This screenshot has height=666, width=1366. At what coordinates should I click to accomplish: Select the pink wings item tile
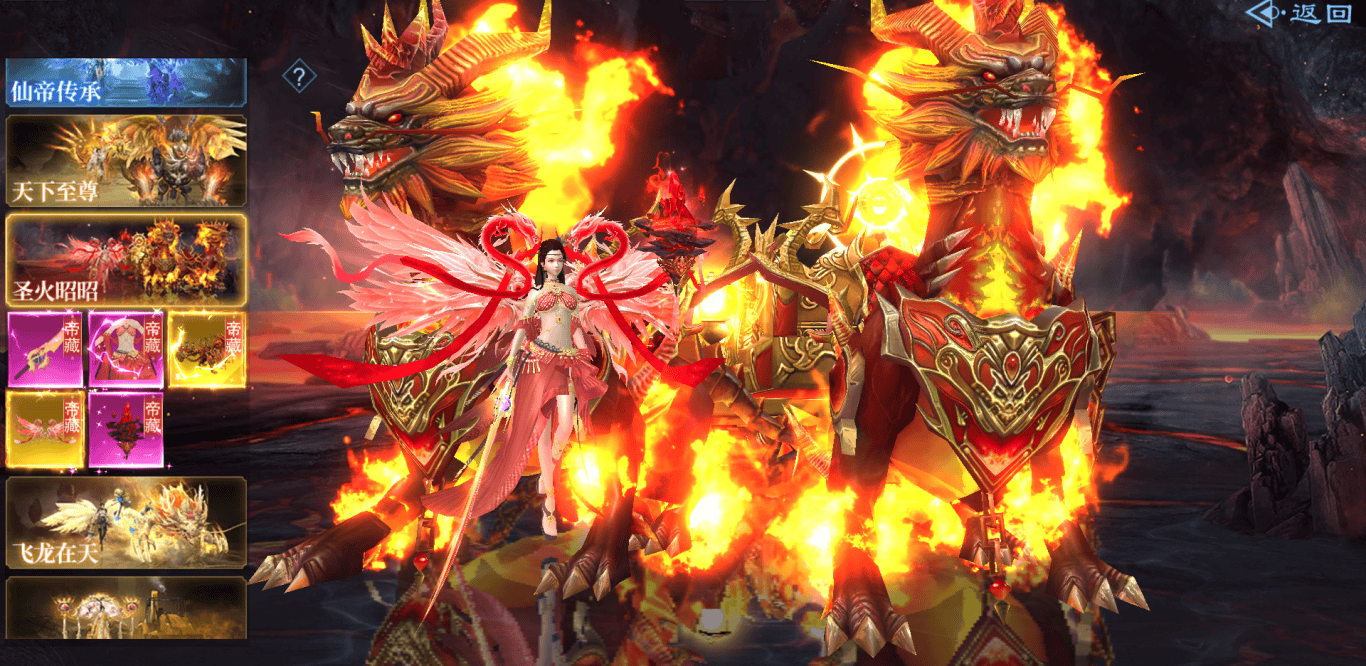[45, 429]
